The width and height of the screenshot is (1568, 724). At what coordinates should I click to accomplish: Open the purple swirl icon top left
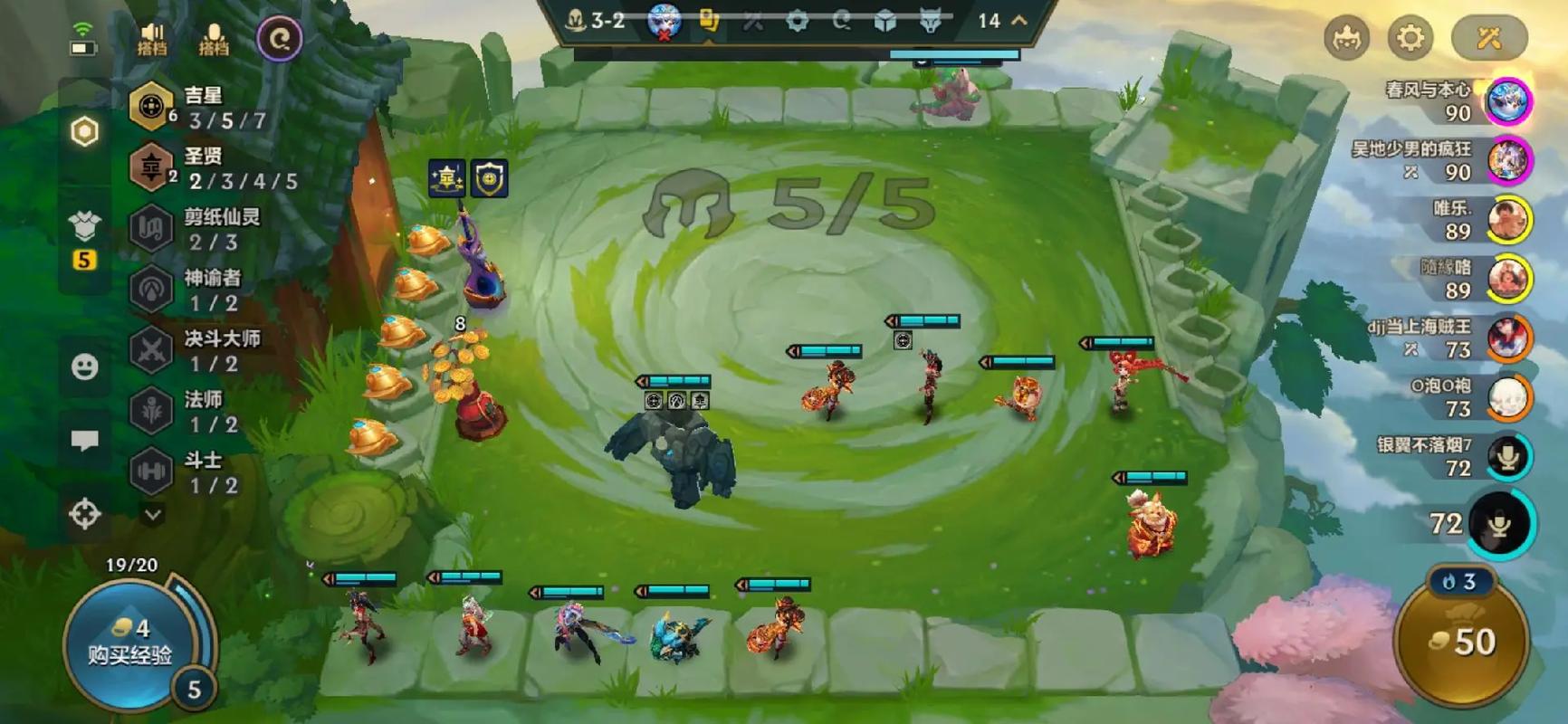280,39
